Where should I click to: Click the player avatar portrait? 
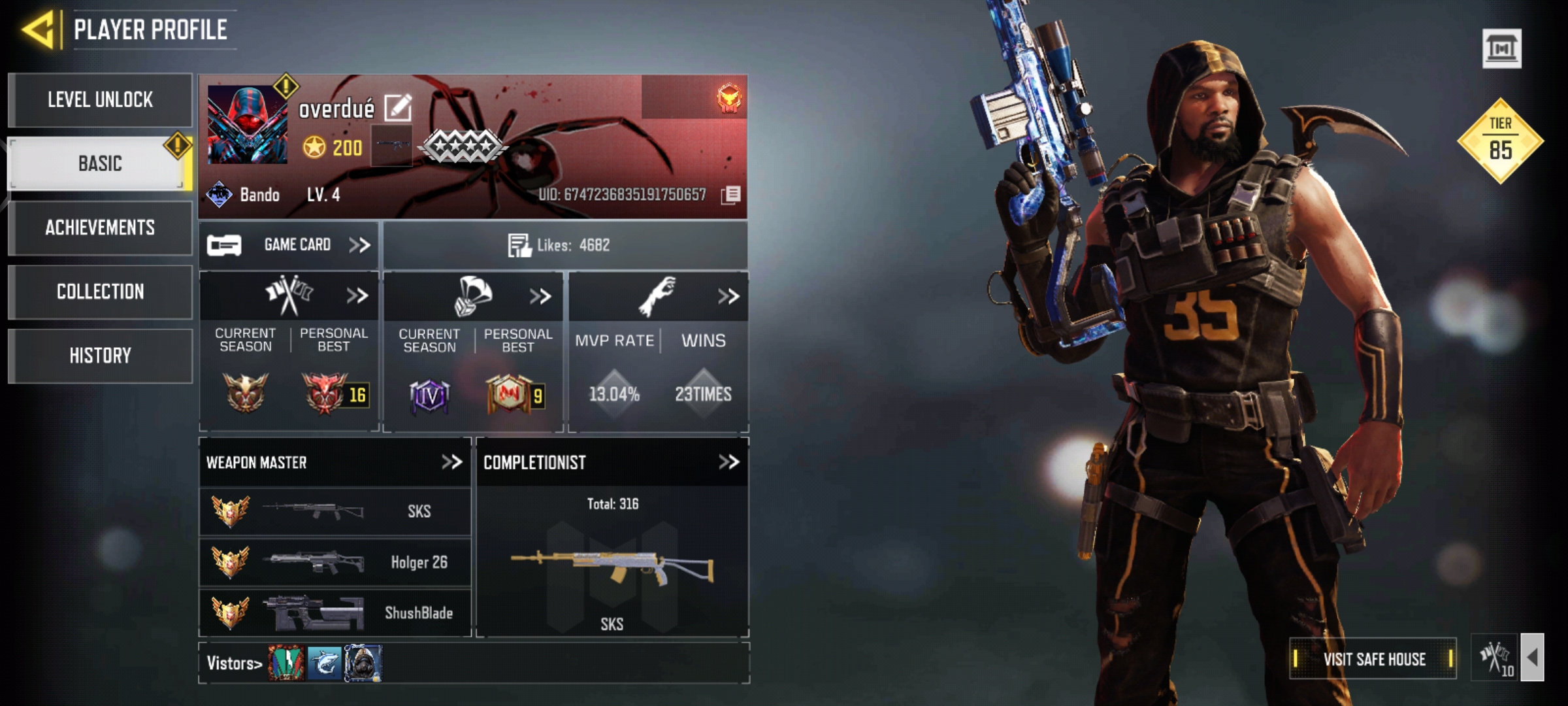(x=247, y=124)
